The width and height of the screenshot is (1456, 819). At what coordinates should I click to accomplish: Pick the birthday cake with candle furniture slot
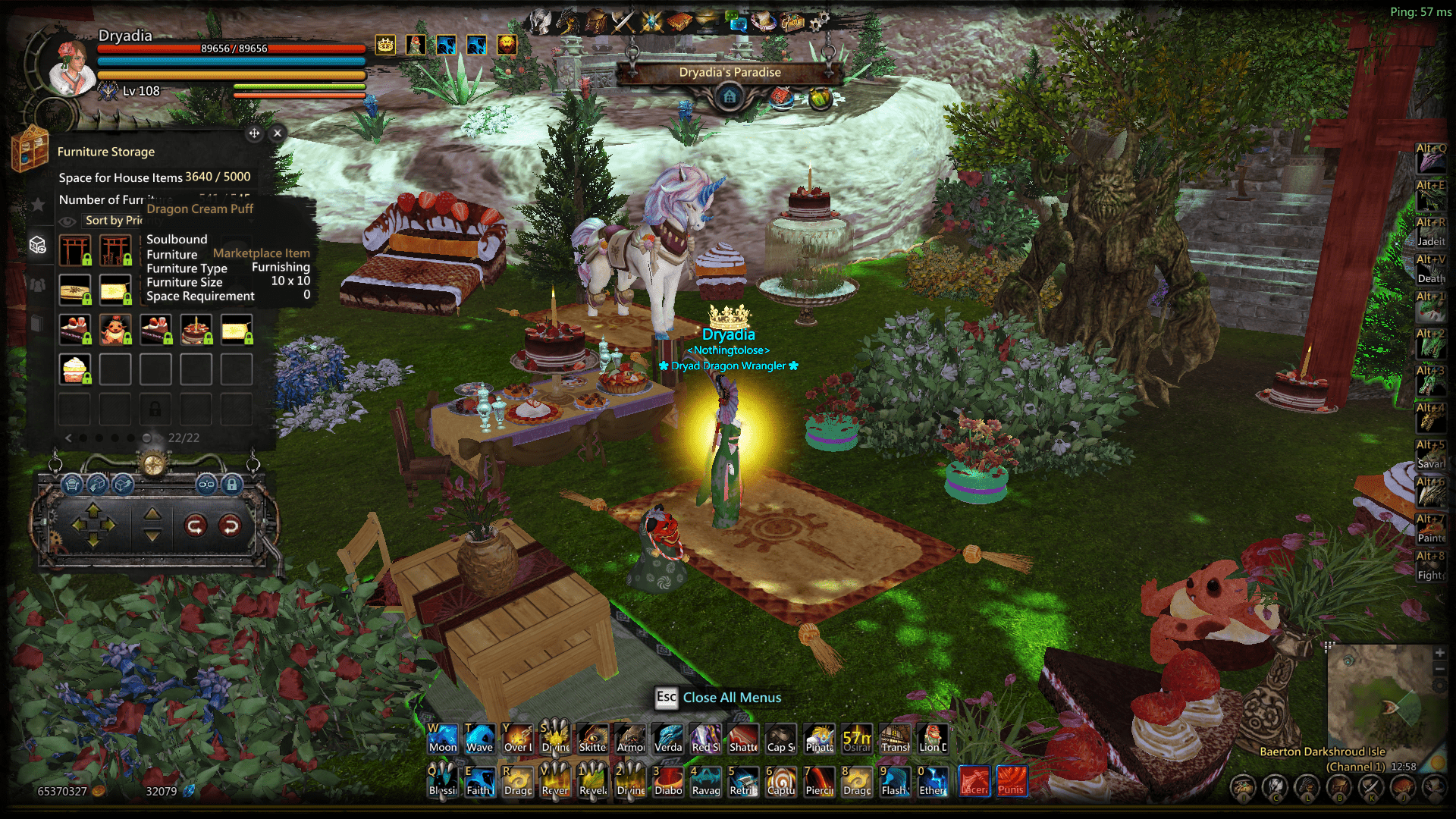pyautogui.click(x=196, y=330)
